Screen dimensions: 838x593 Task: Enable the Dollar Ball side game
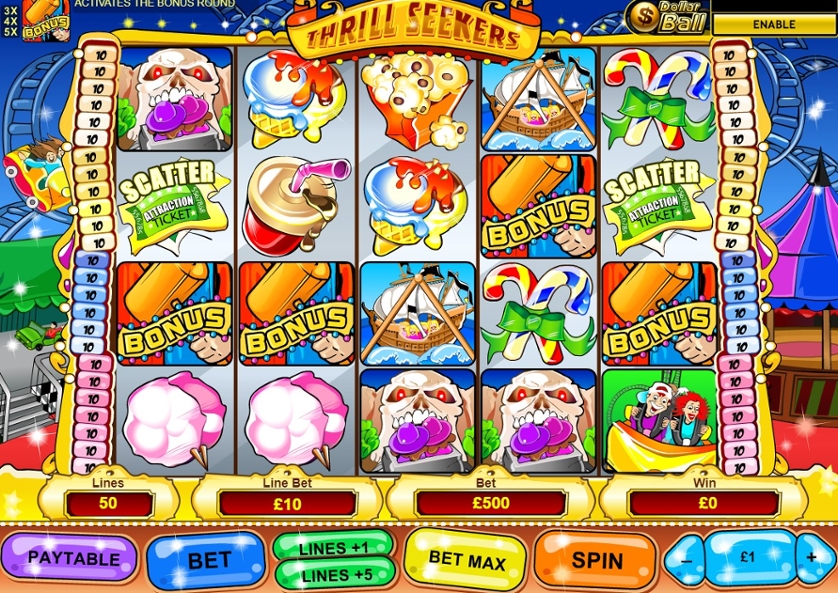pyautogui.click(x=774, y=23)
